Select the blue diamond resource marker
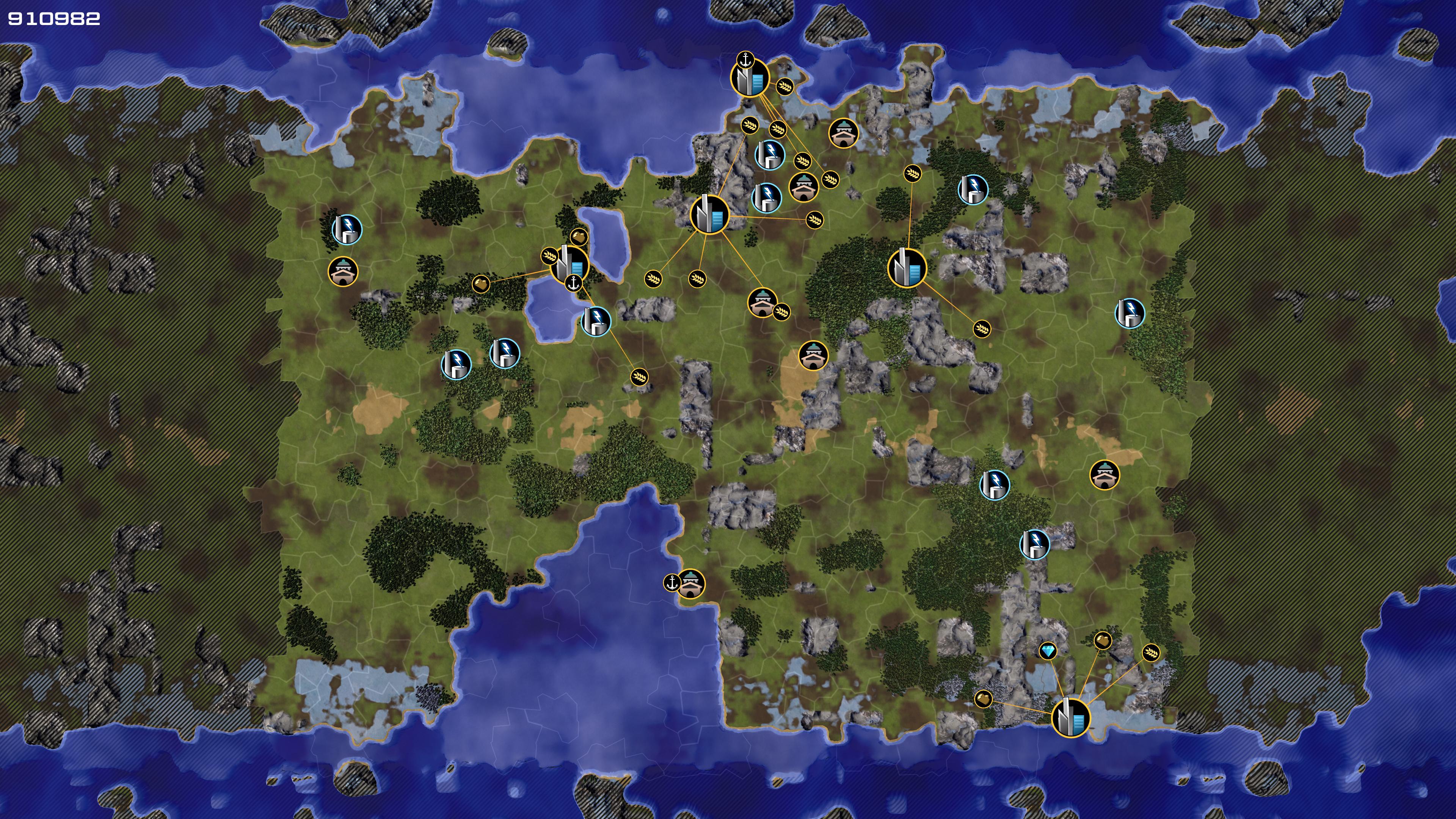The image size is (1456, 819). 1047,651
